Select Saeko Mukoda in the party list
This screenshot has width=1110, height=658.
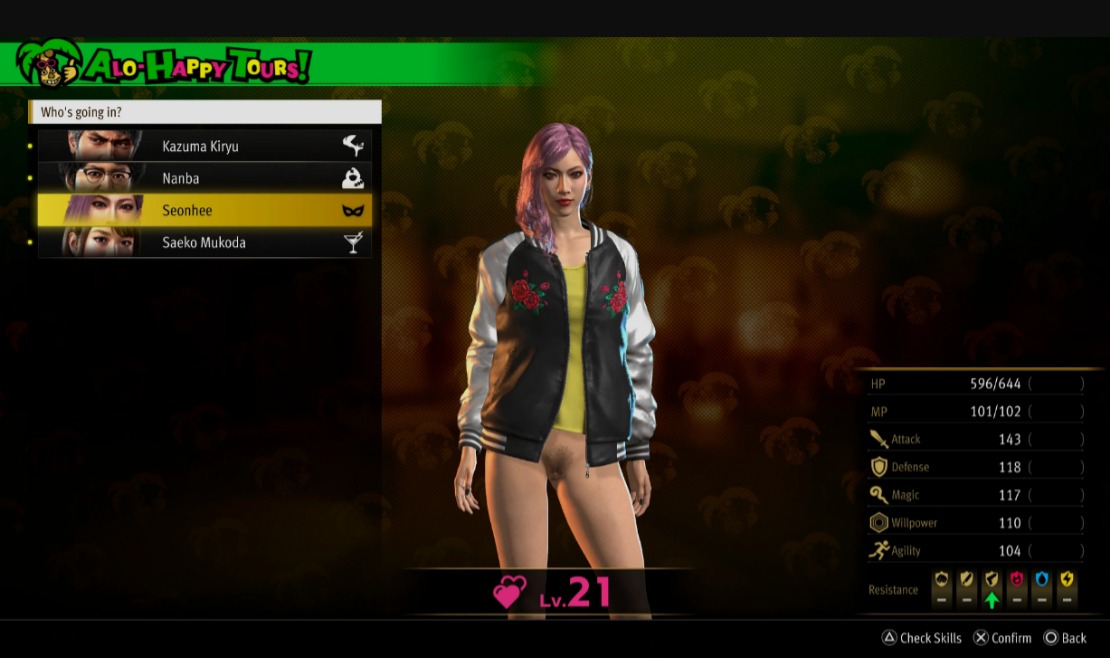pos(204,242)
